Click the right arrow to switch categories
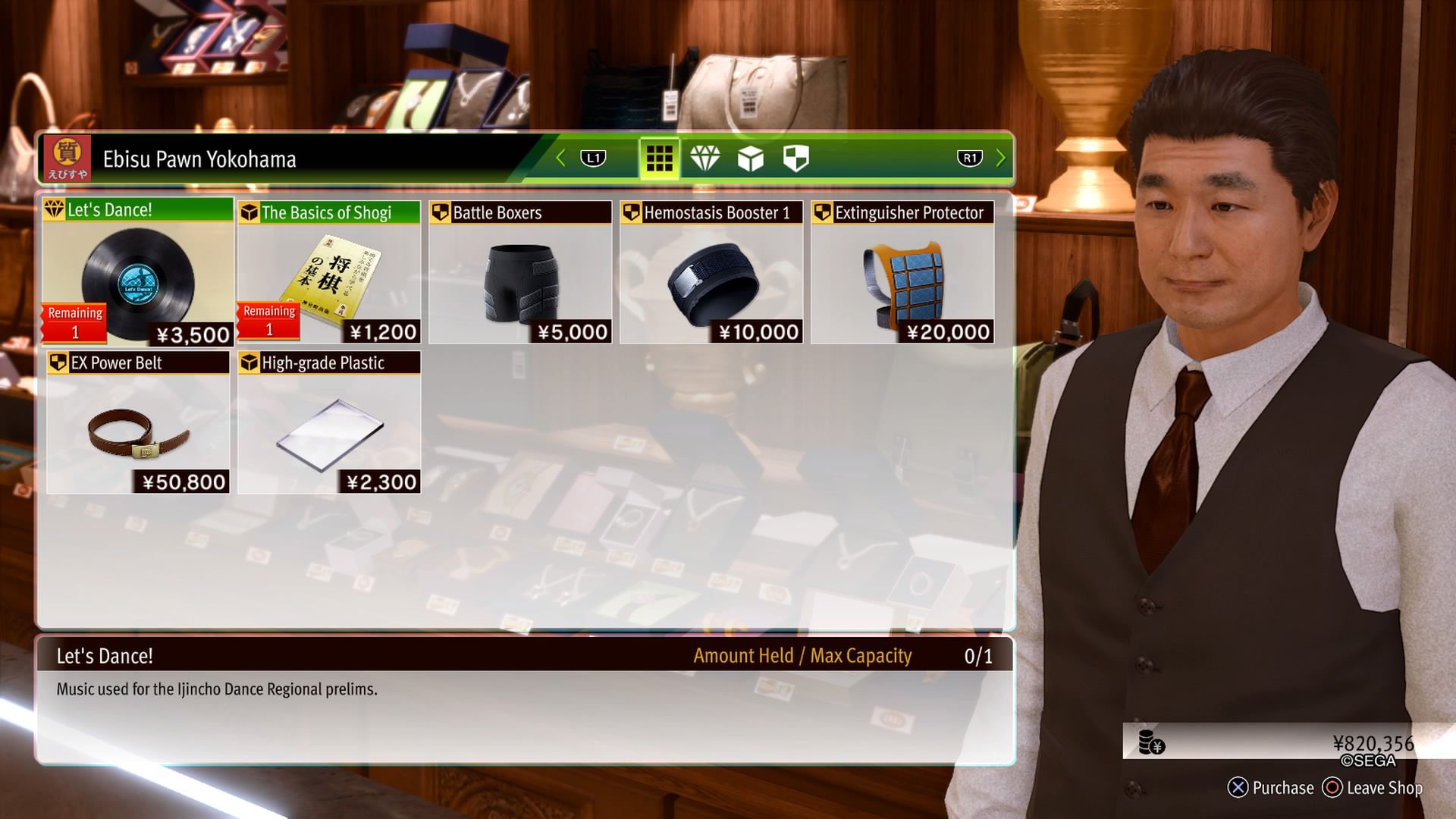The image size is (1456, 819). (1000, 158)
